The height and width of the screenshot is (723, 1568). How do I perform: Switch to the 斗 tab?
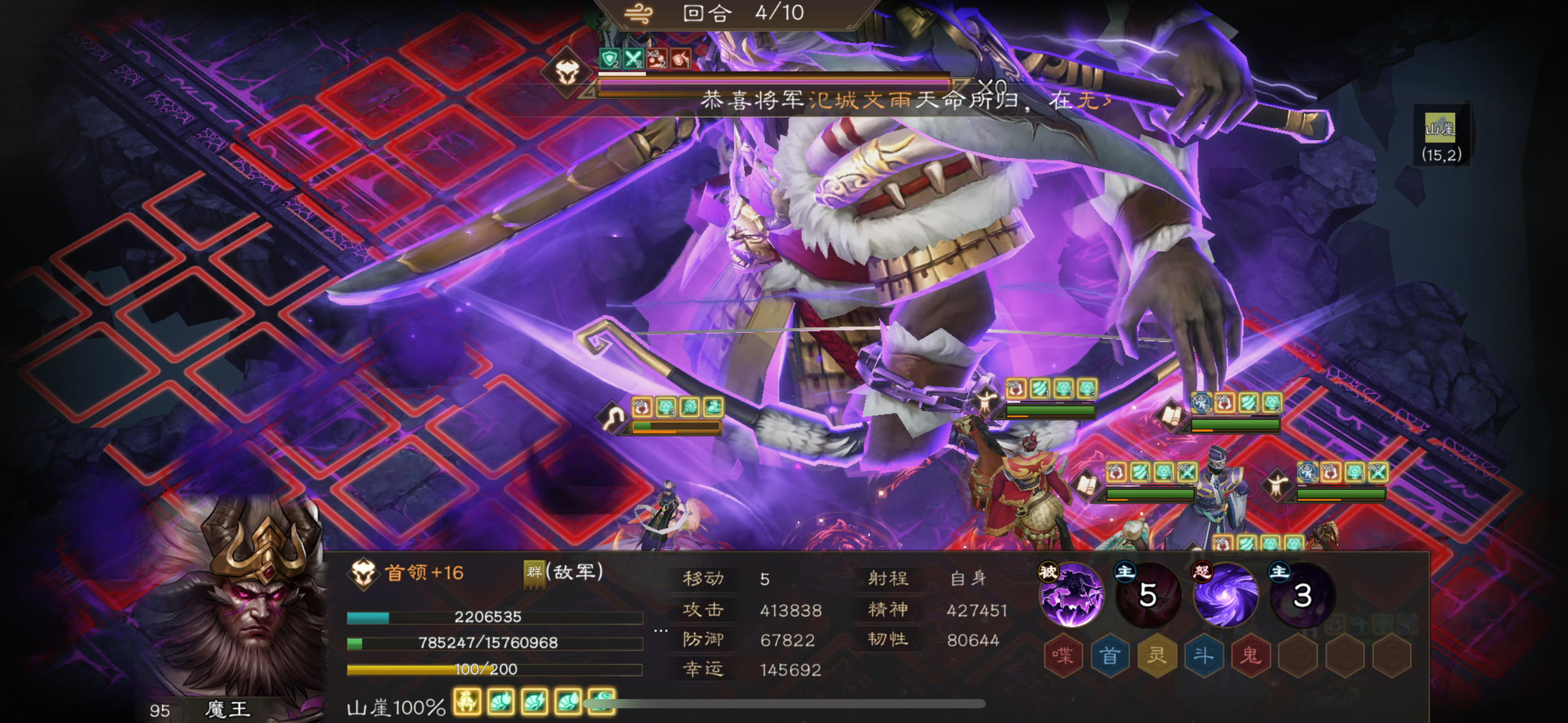[1204, 654]
